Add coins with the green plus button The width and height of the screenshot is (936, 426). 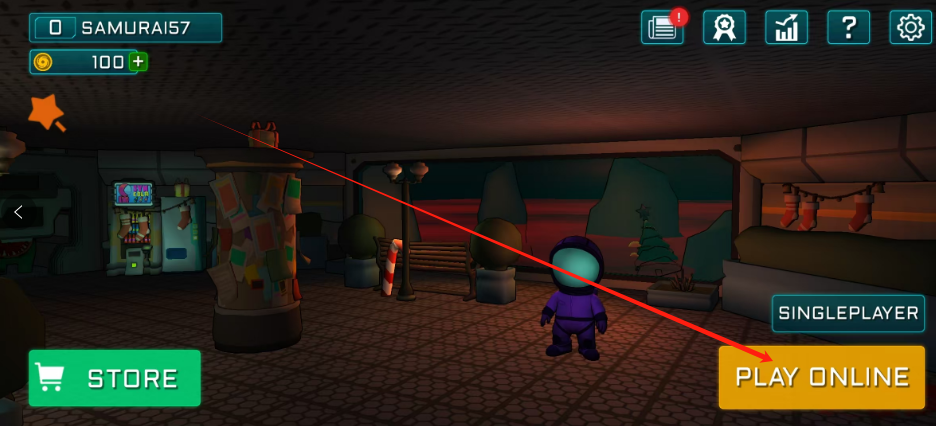click(x=138, y=62)
